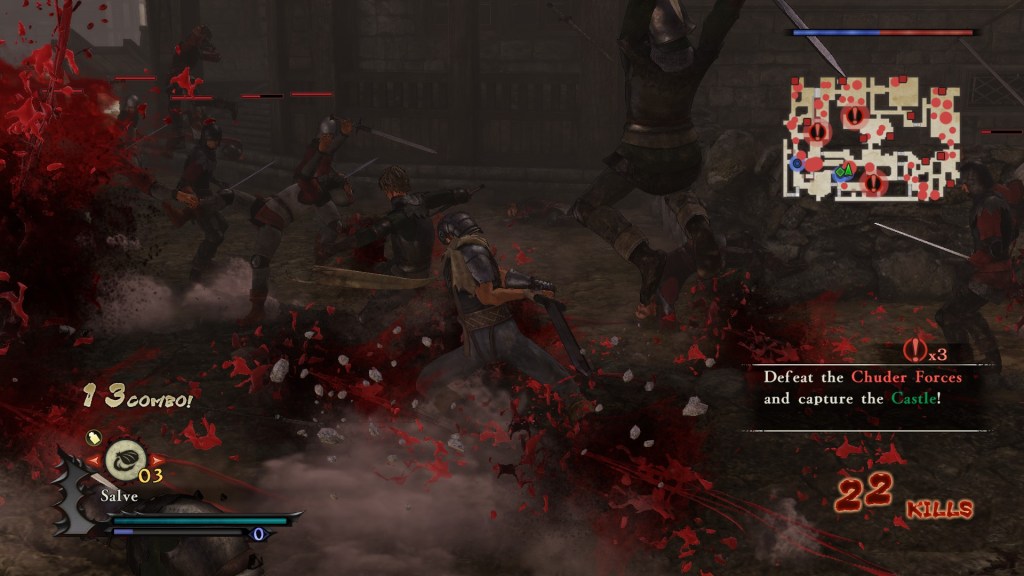Select the blue marker on the minimap
The height and width of the screenshot is (576, 1024).
click(797, 162)
